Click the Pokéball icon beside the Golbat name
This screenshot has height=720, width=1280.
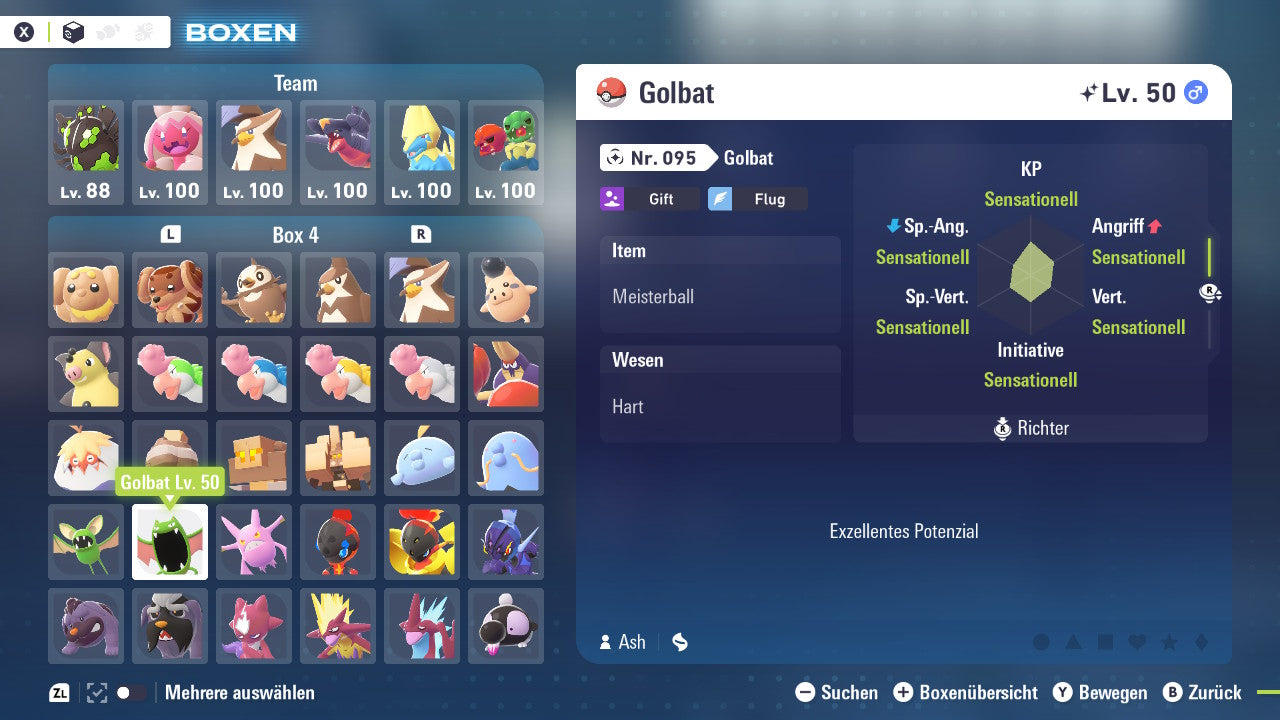tap(613, 92)
